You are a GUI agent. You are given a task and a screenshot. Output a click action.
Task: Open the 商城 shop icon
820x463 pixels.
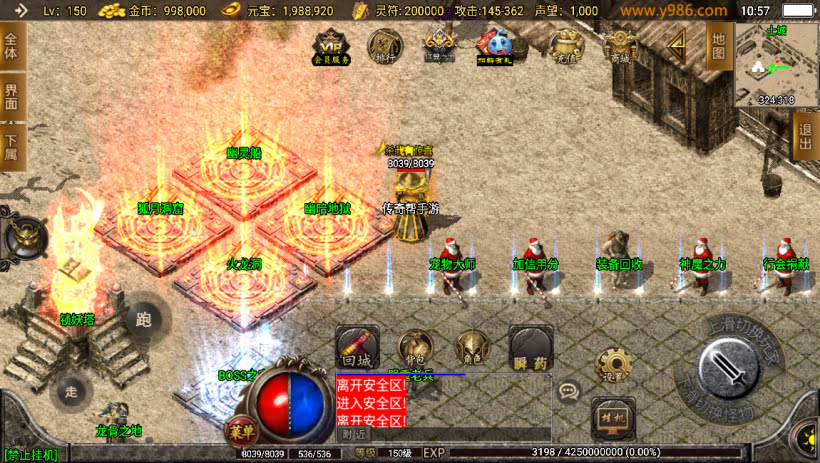(622, 45)
